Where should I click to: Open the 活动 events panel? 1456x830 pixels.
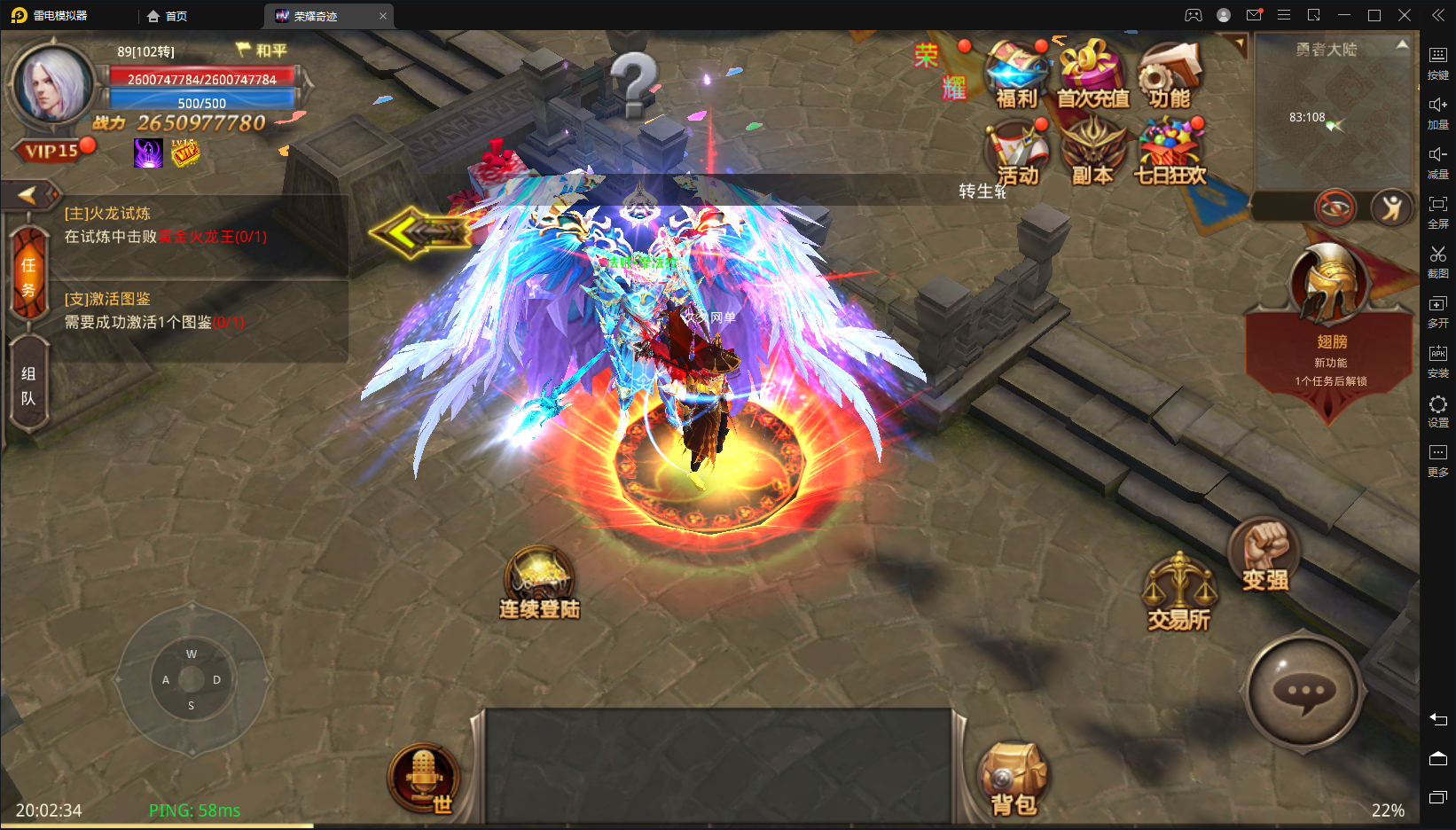[x=1016, y=153]
